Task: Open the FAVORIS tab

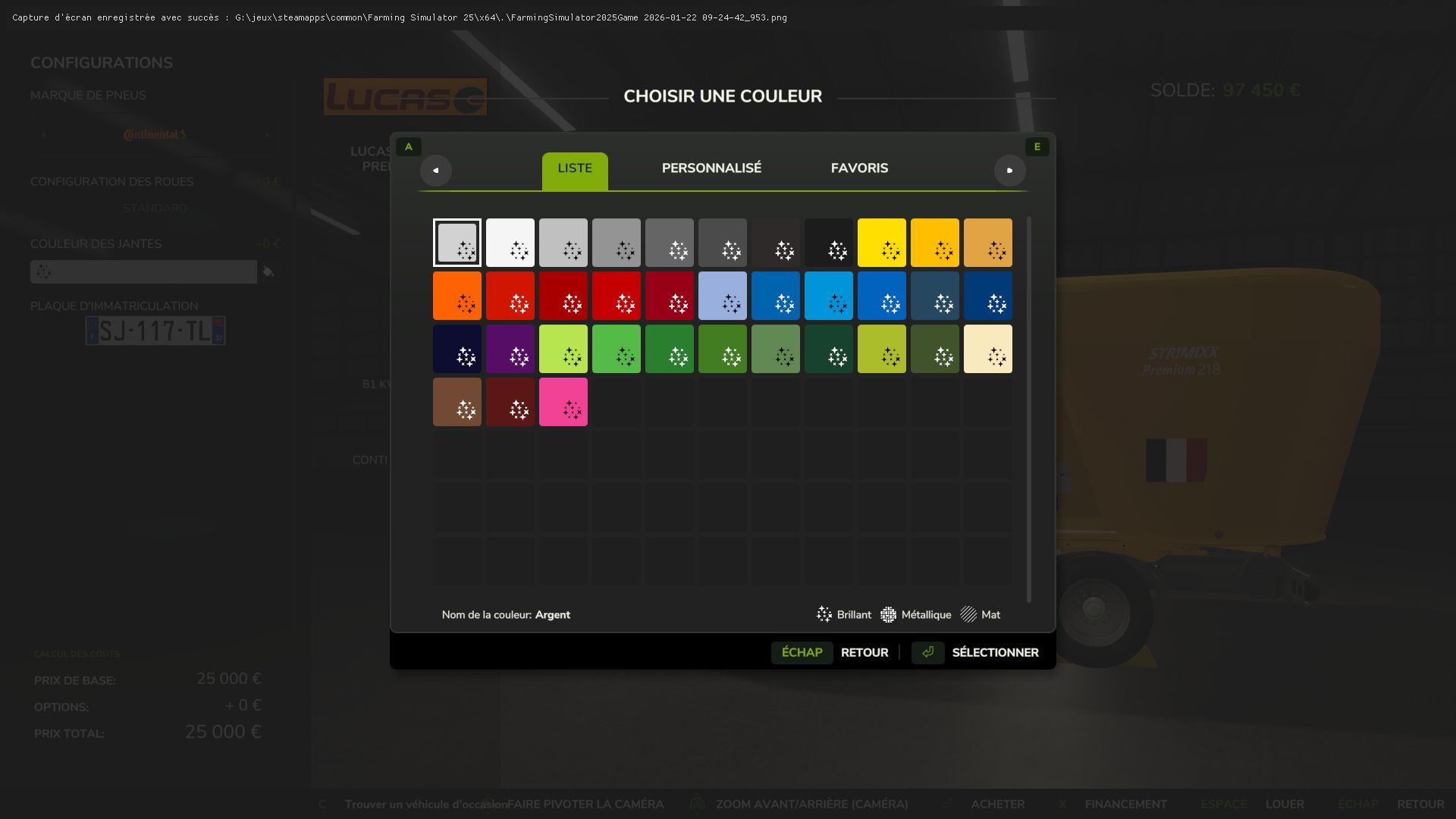Action: tap(859, 168)
